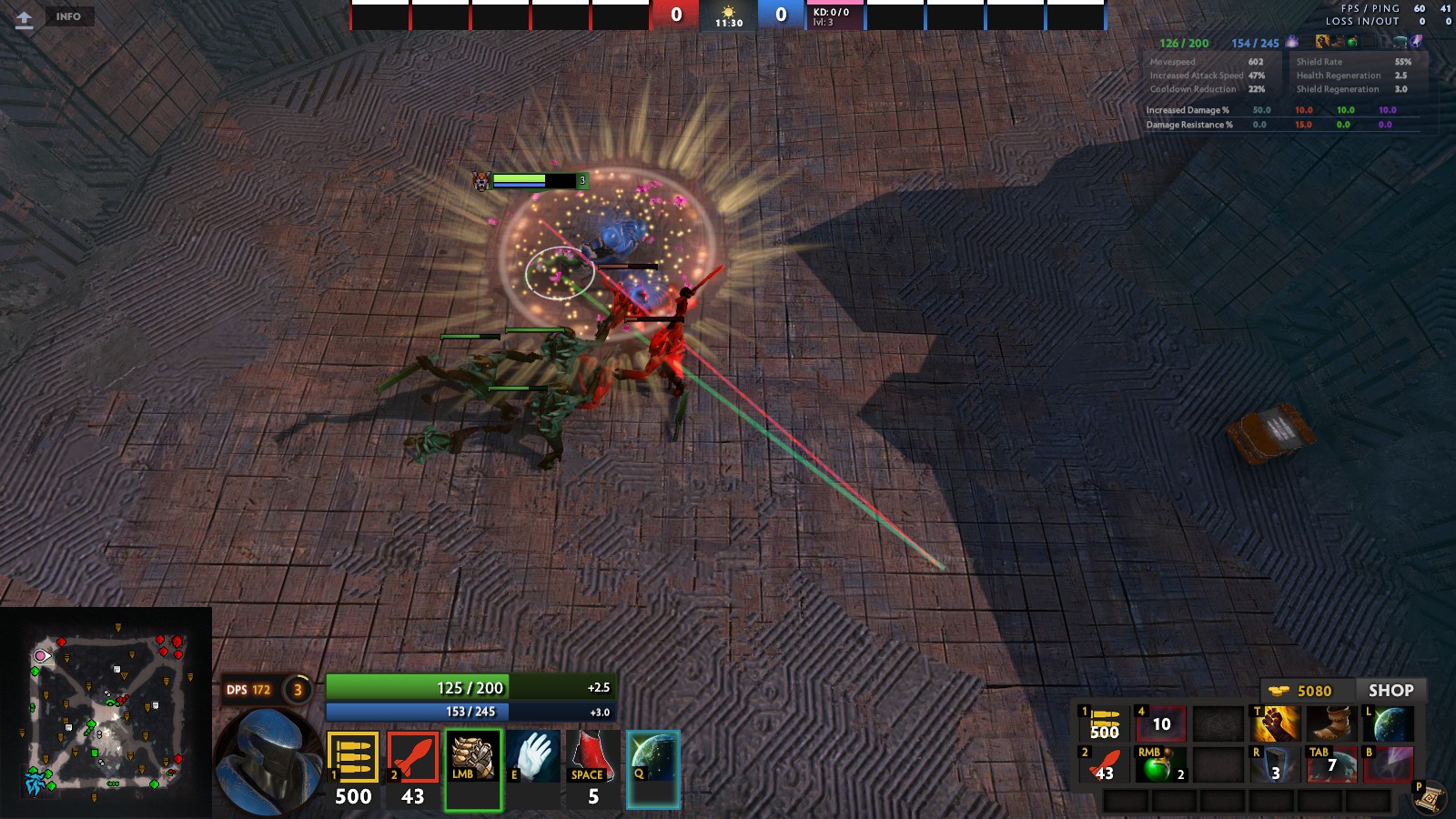Open the minimap
The height and width of the screenshot is (819, 1456).
click(106, 712)
